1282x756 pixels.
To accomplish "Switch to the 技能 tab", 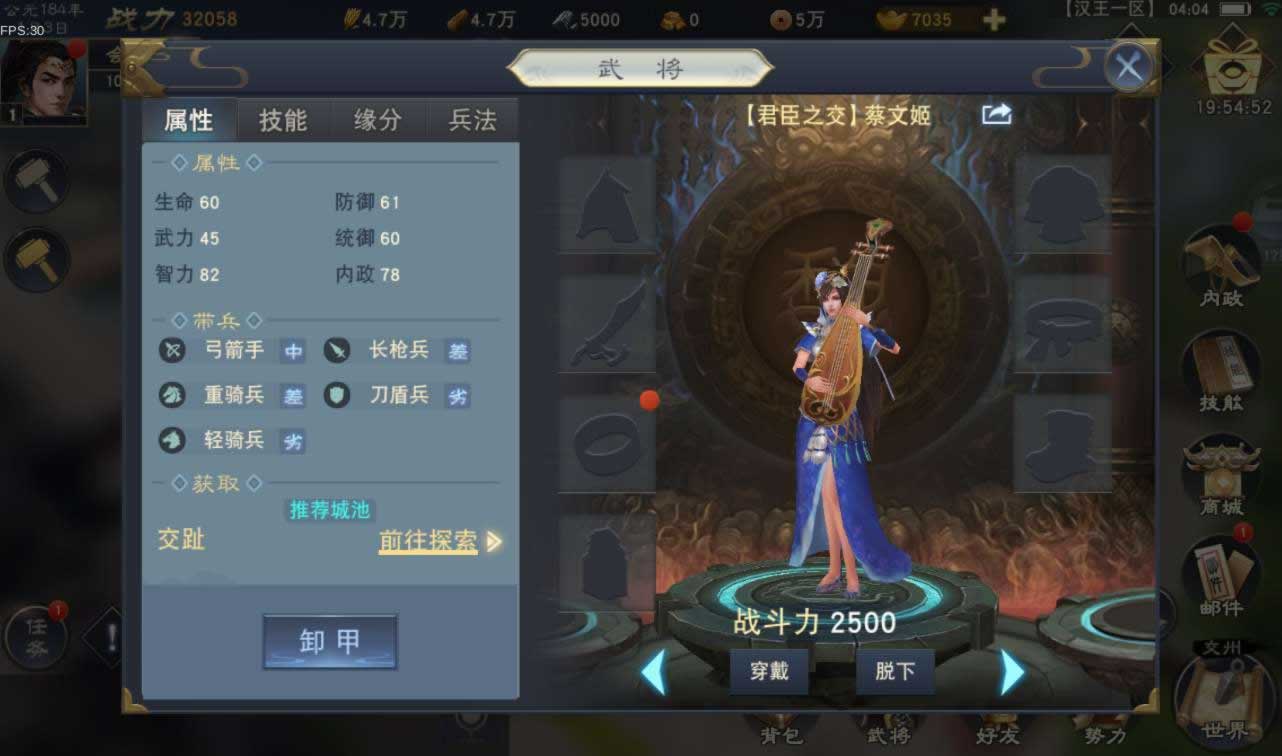I will [283, 120].
